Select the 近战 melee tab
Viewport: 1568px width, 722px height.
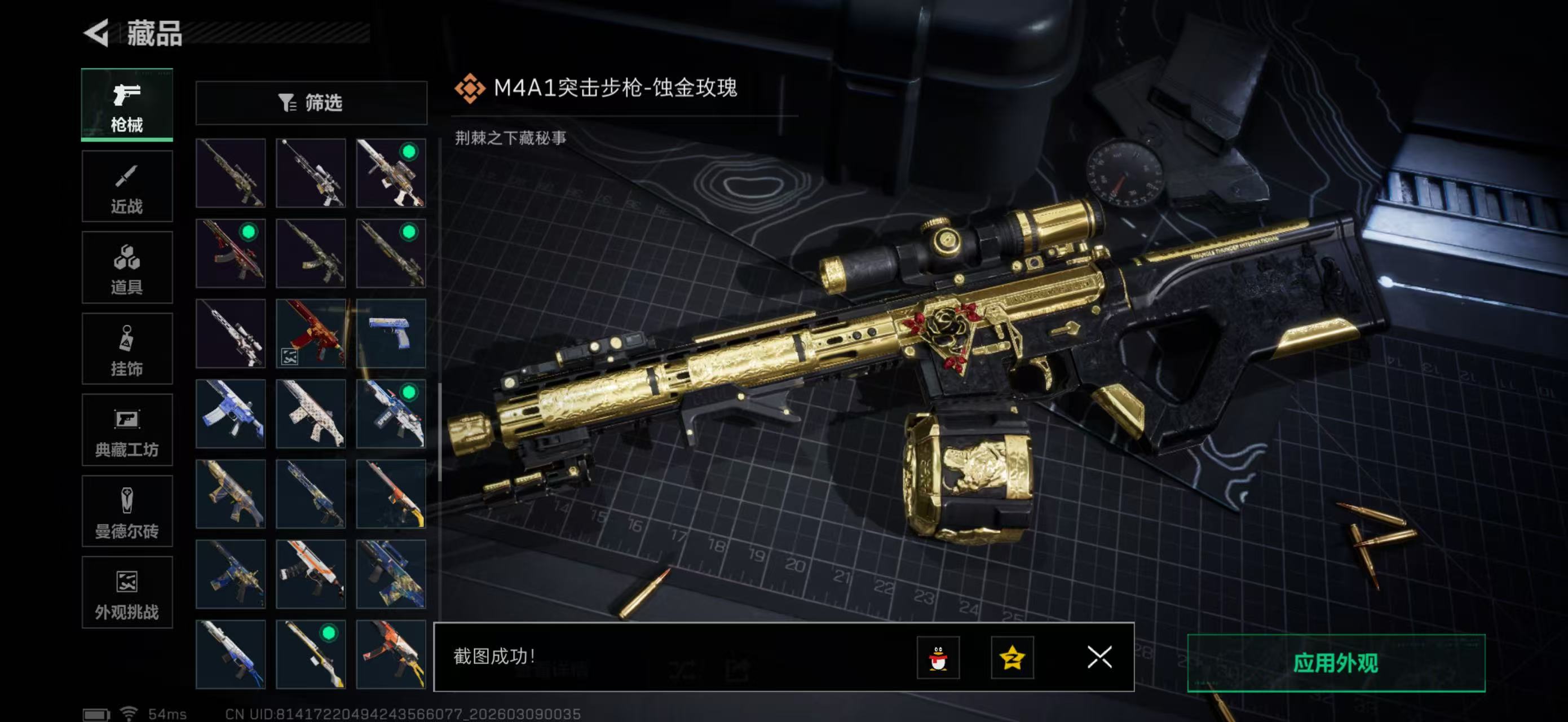click(127, 186)
